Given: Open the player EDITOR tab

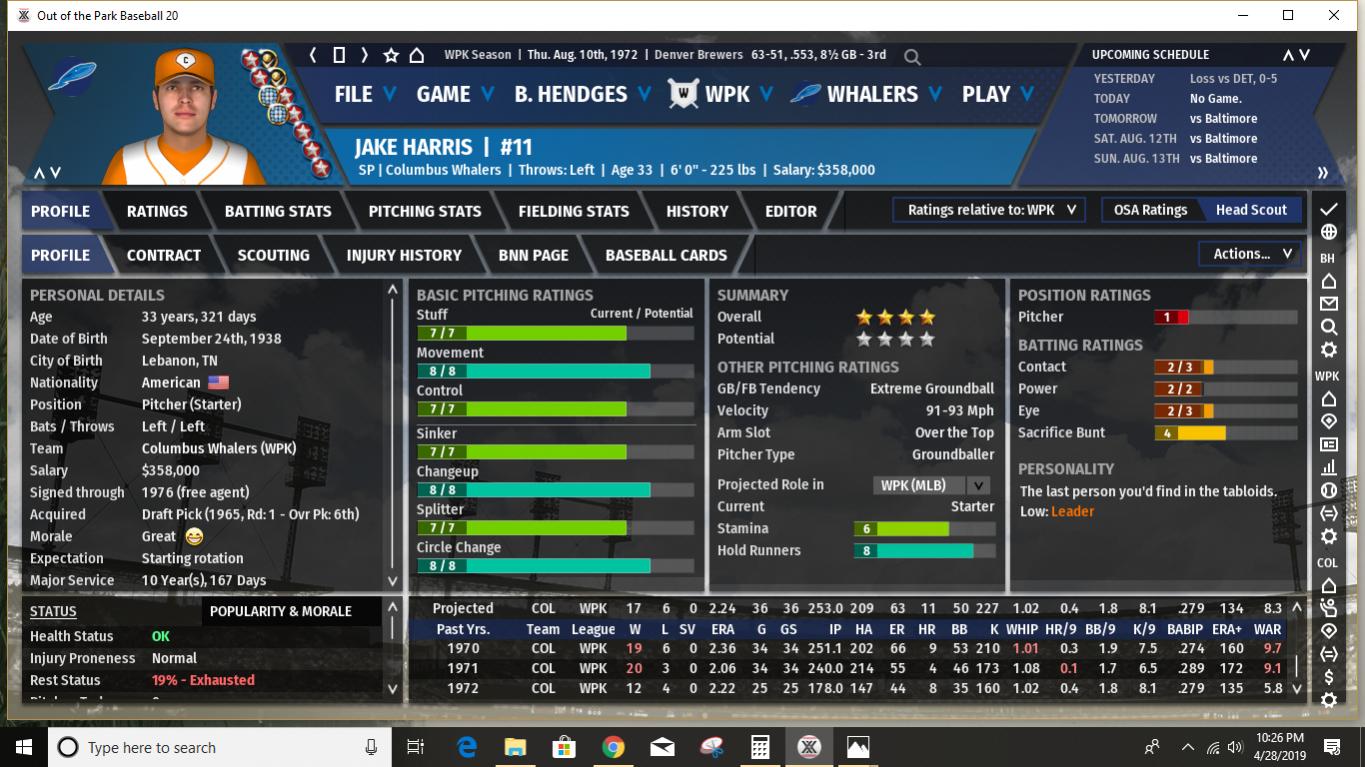Looking at the screenshot, I should (791, 211).
